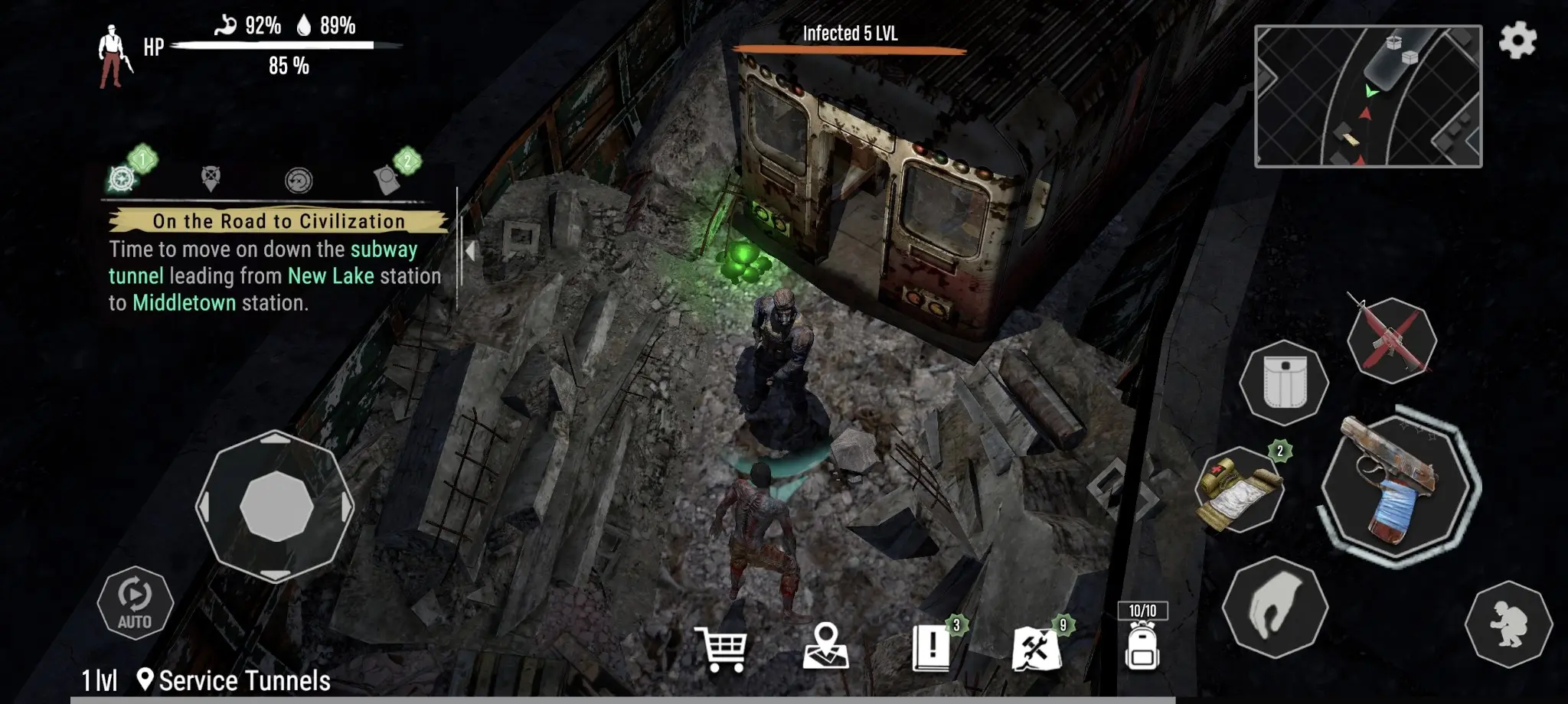Image resolution: width=1568 pixels, height=704 pixels.
Task: Open the settings gear menu
Action: point(1517,40)
